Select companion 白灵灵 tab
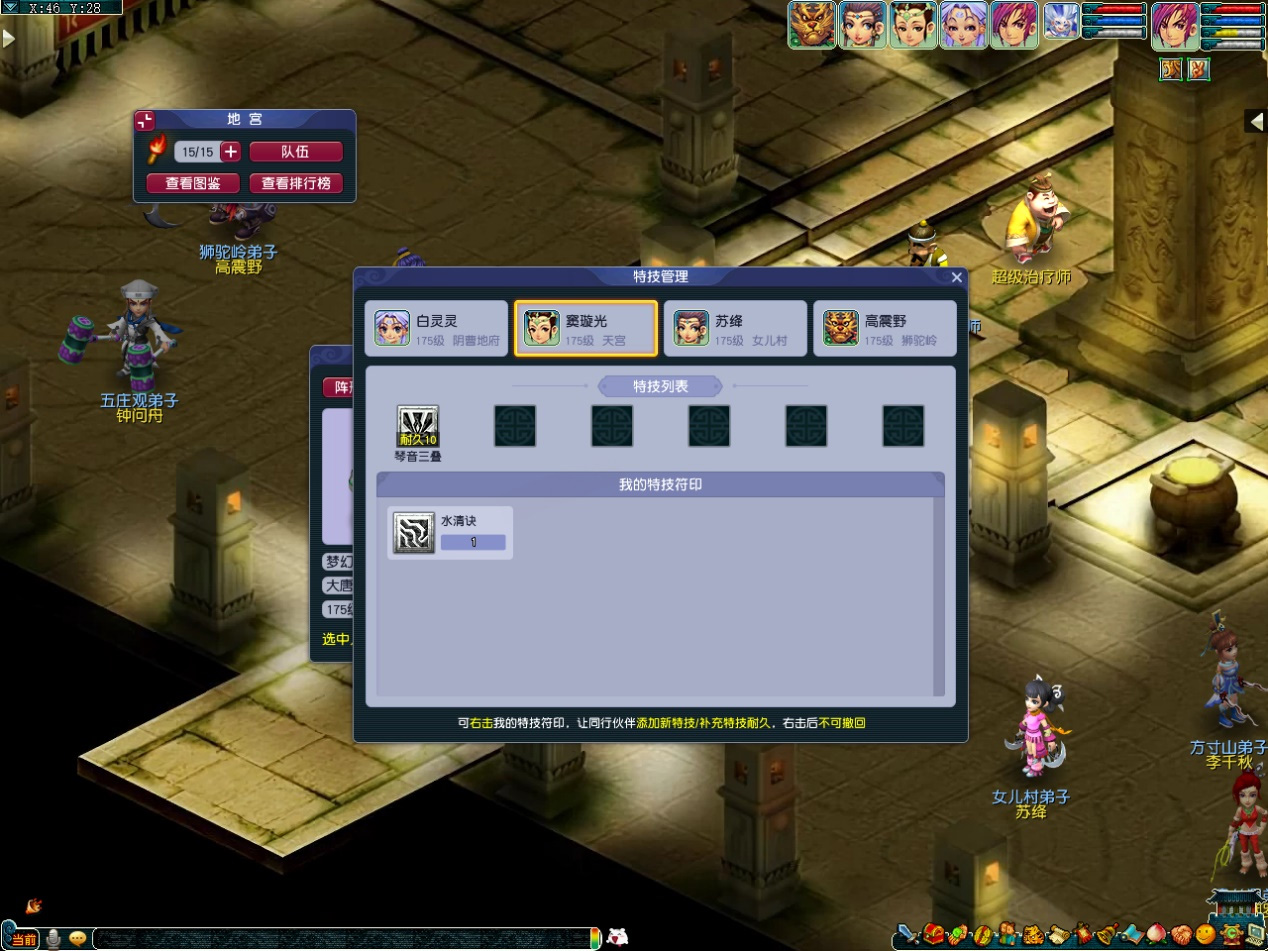Image resolution: width=1268 pixels, height=951 pixels. tap(436, 328)
